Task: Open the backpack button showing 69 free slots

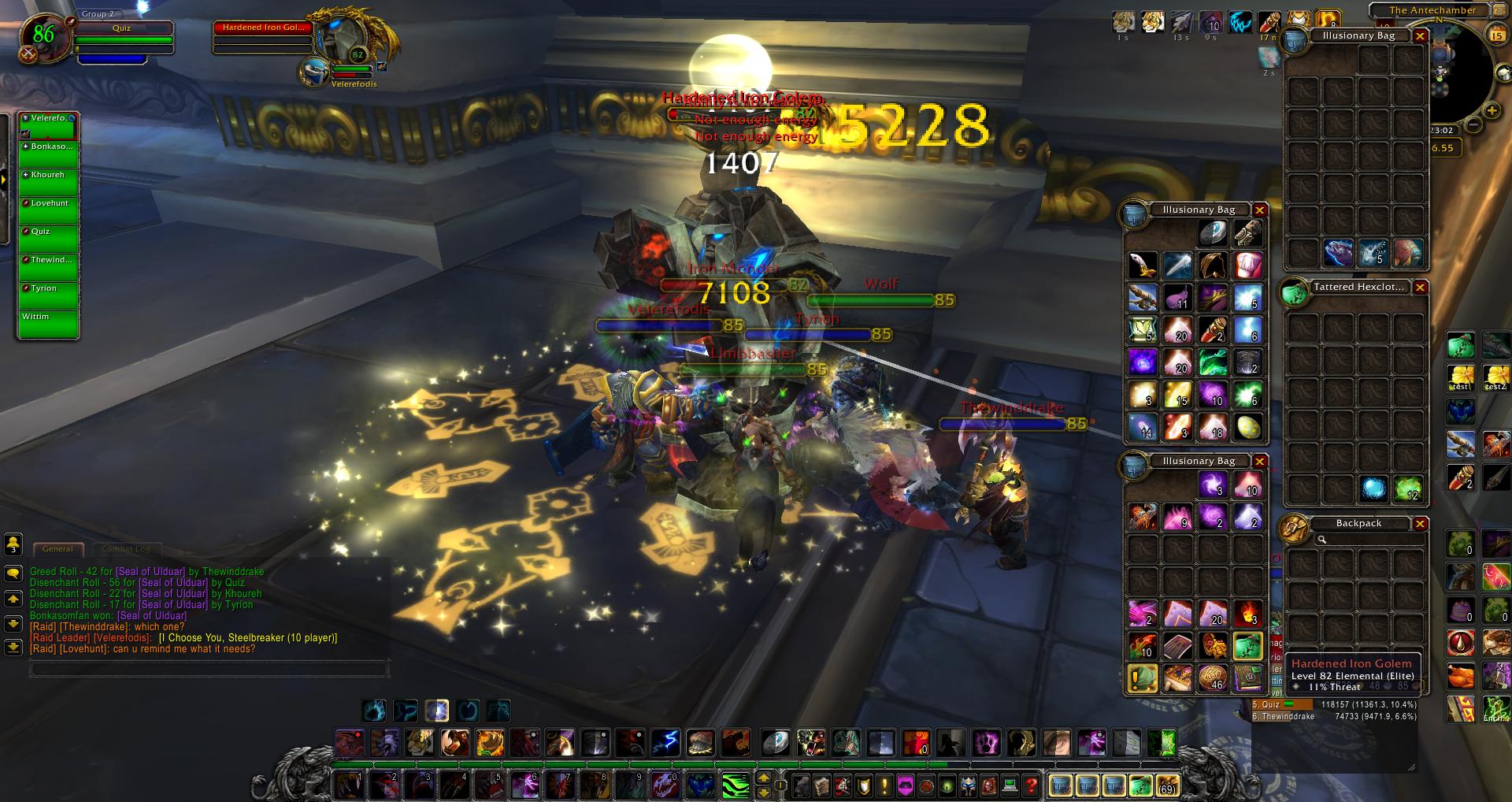Action: (1166, 785)
